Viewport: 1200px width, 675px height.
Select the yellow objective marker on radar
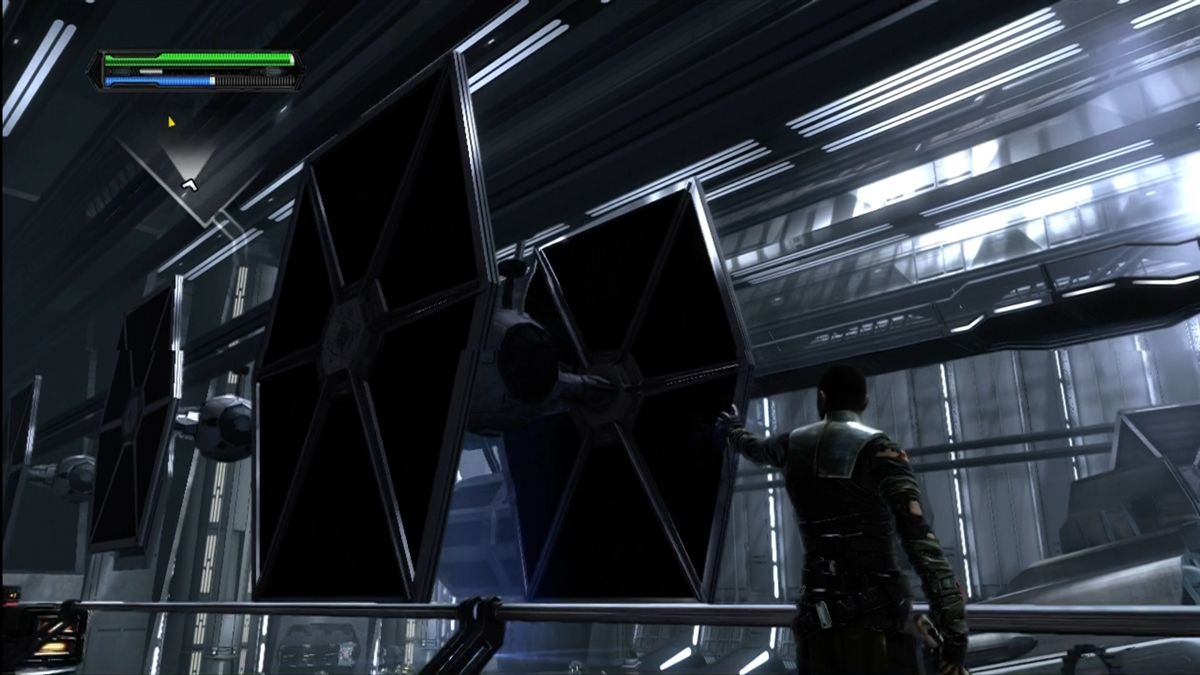click(x=171, y=122)
